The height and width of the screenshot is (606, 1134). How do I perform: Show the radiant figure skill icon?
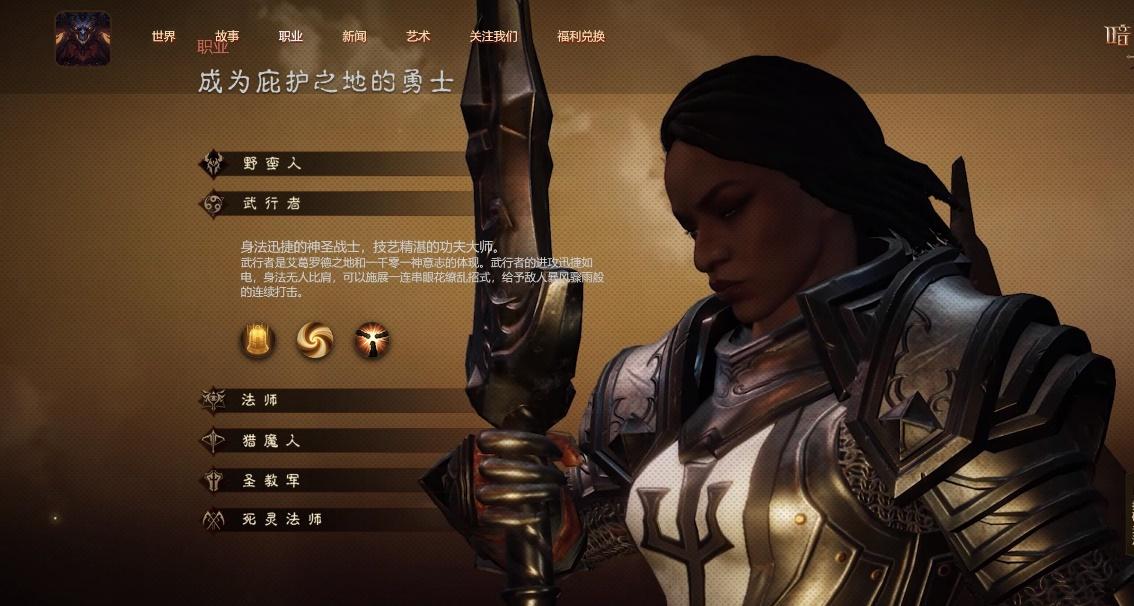(372, 341)
